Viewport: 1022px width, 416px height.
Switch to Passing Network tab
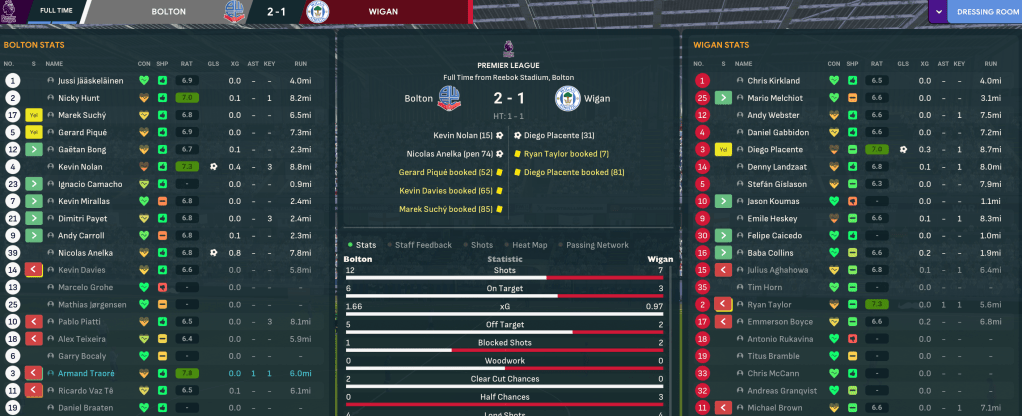(596, 244)
